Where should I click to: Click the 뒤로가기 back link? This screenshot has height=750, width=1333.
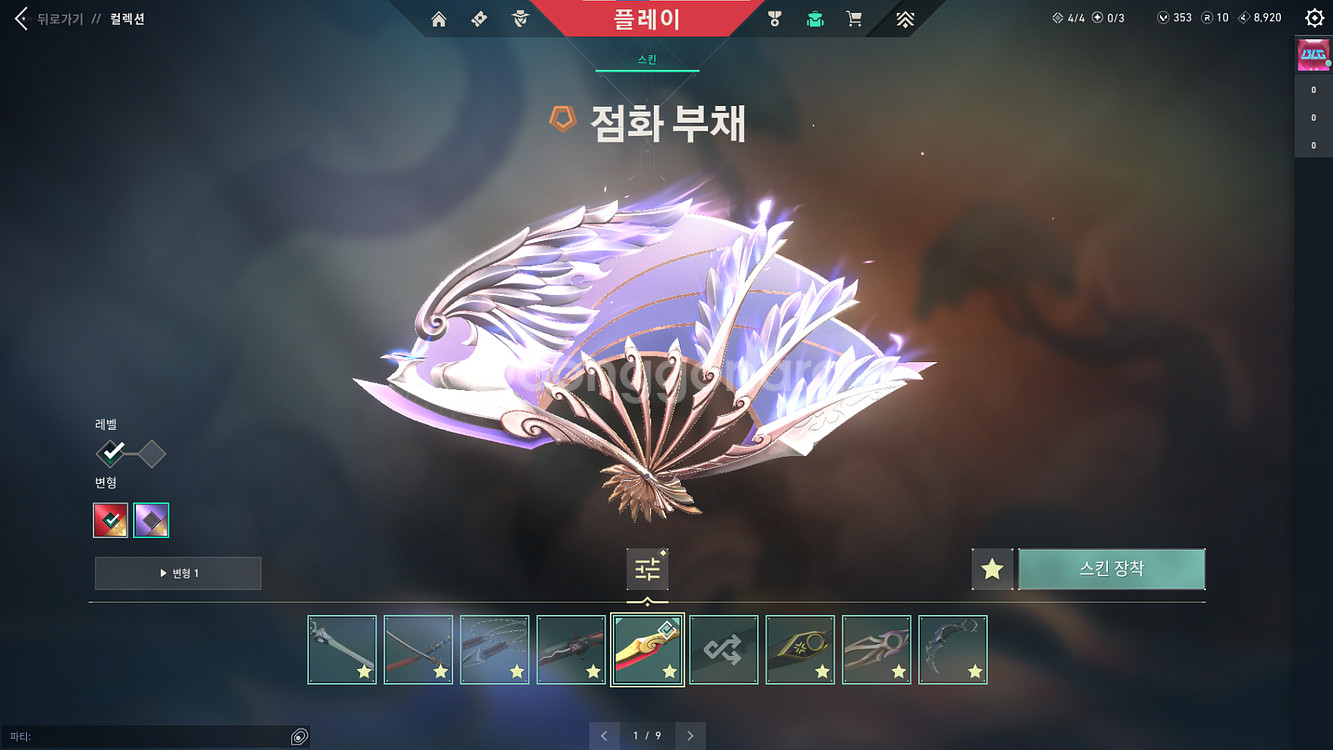coord(60,17)
